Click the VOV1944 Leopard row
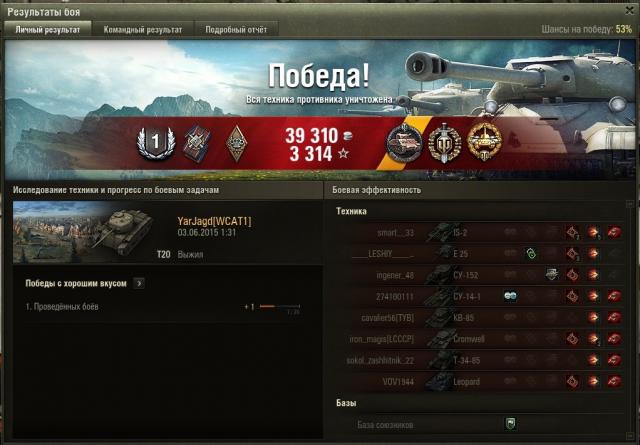The width and height of the screenshot is (640, 445). [x=480, y=381]
